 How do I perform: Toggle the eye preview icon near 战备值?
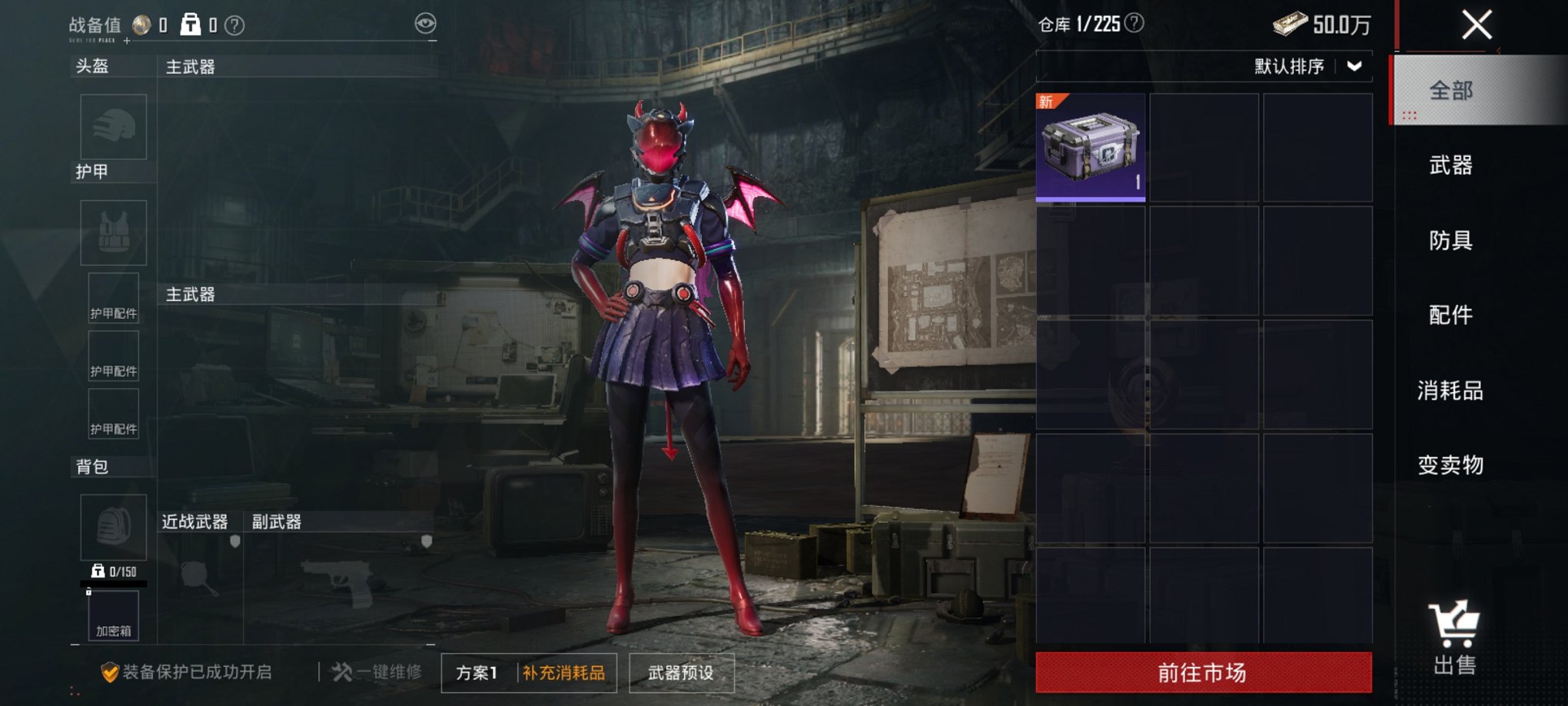coord(421,25)
